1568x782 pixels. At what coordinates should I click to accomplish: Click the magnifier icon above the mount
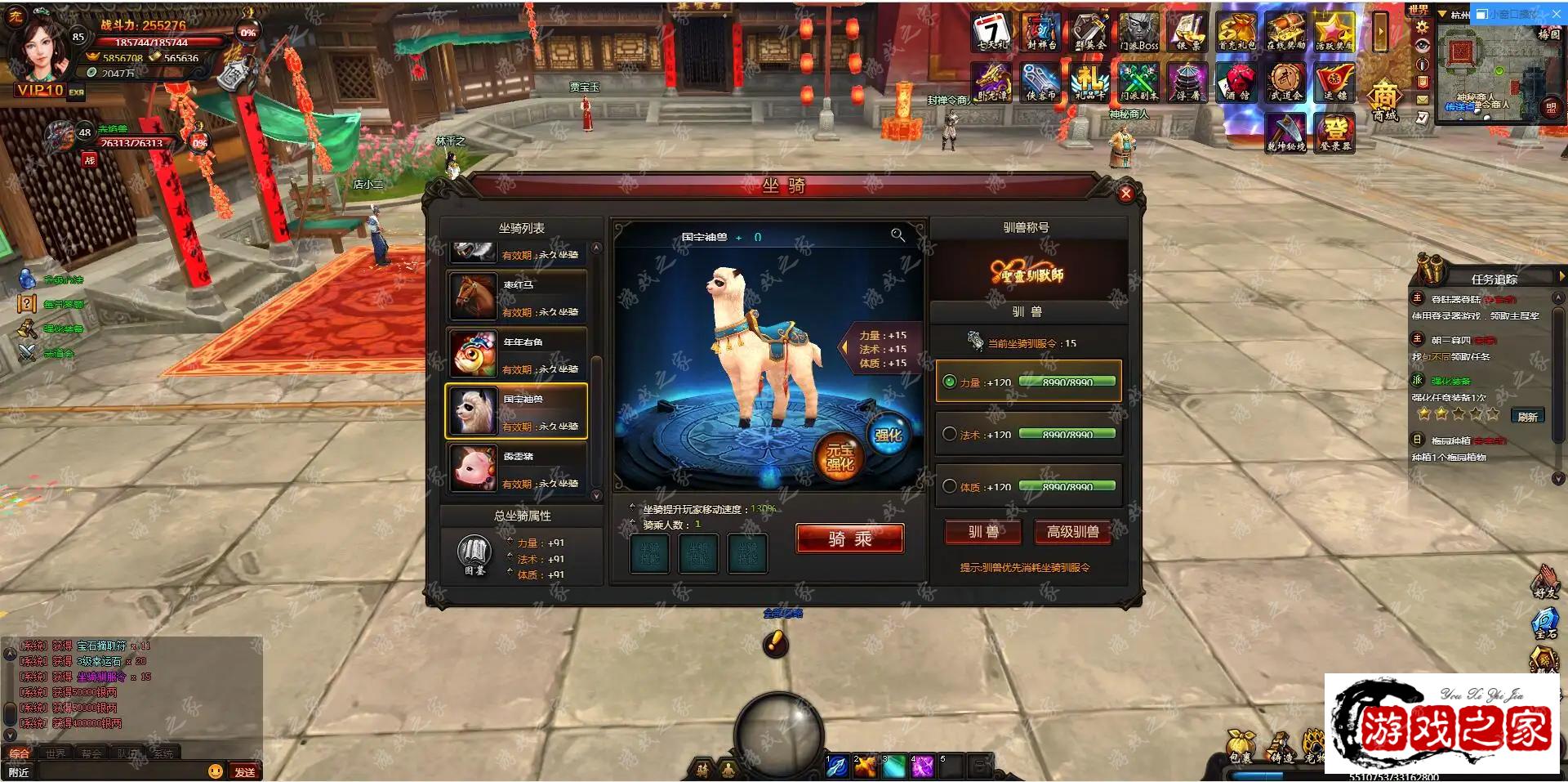pos(898,235)
